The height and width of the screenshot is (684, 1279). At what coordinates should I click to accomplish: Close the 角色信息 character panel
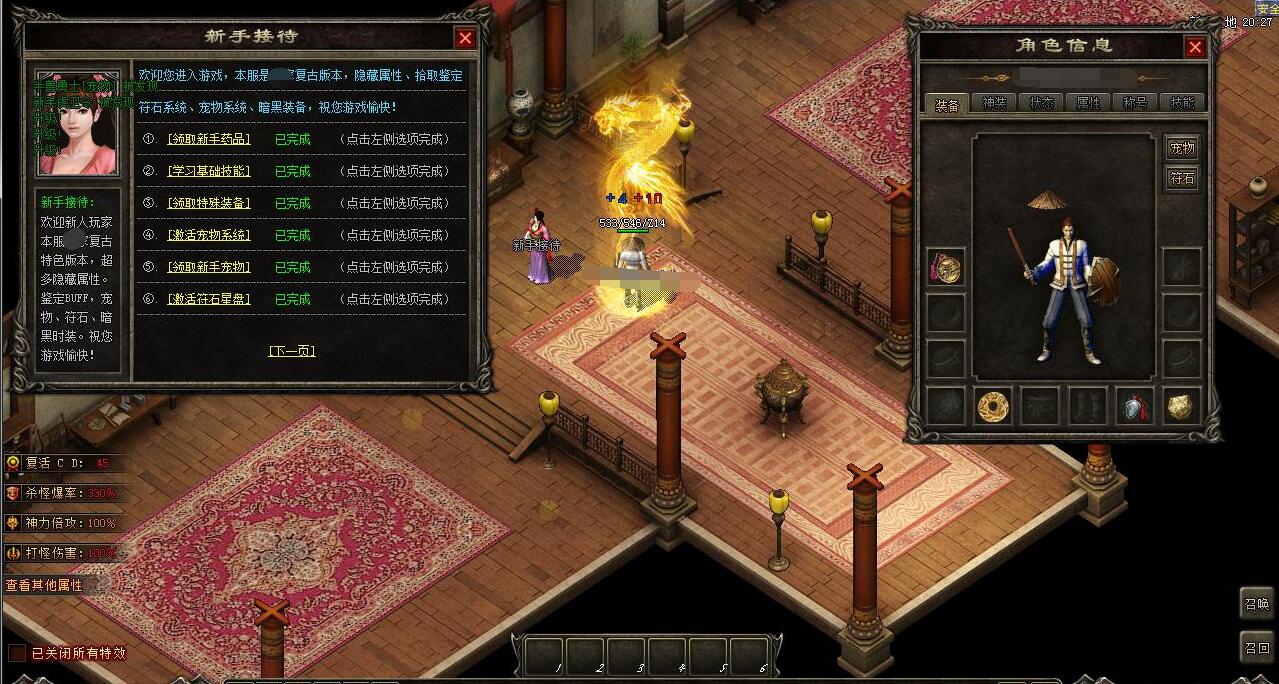[x=1195, y=47]
